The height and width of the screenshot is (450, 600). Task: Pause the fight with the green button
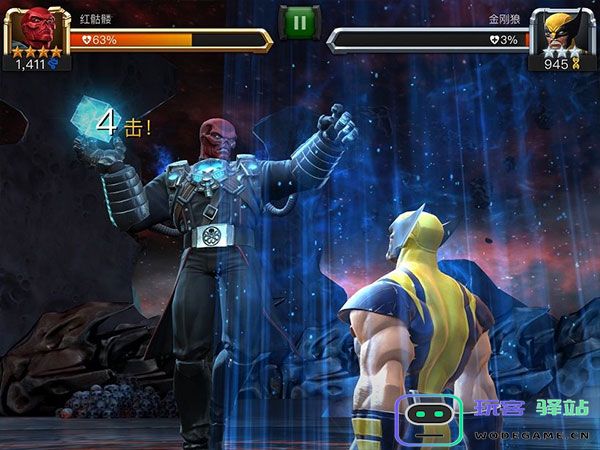299,22
